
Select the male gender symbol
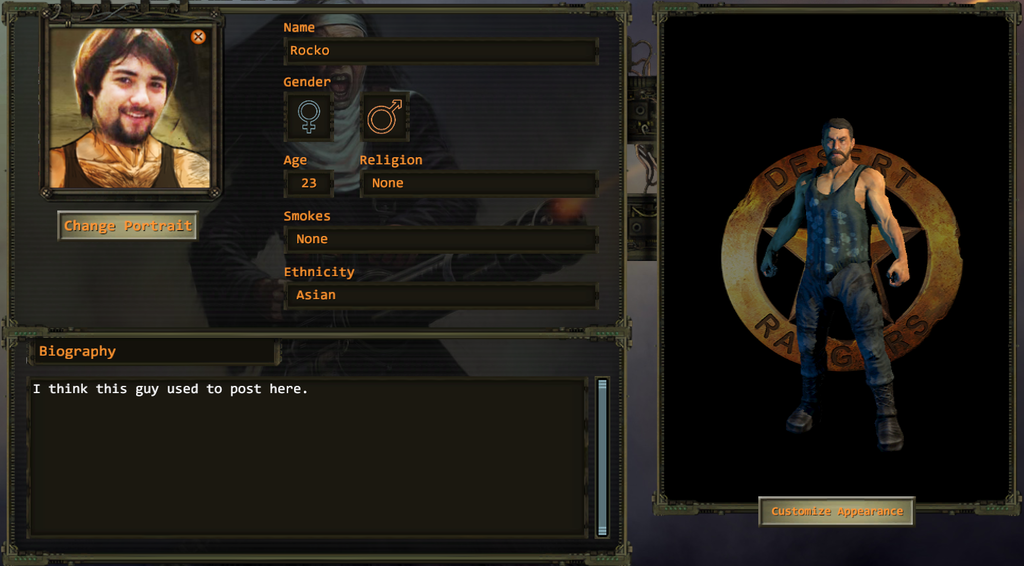(384, 117)
